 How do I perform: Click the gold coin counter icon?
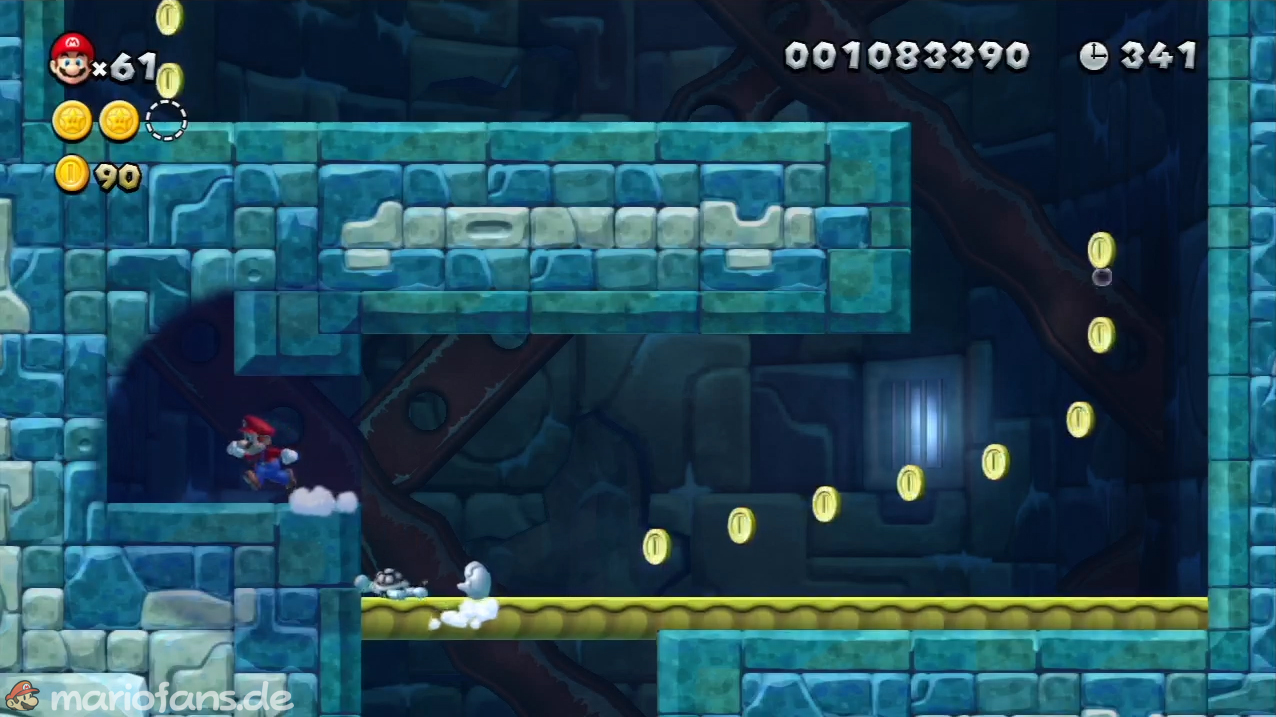72,175
